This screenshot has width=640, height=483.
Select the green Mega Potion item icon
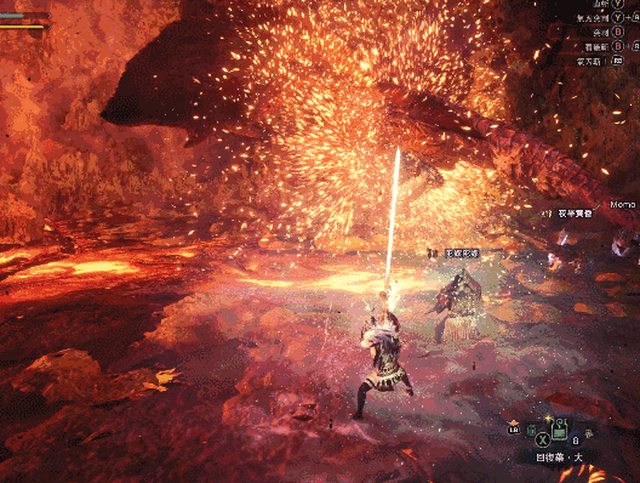click(x=561, y=432)
